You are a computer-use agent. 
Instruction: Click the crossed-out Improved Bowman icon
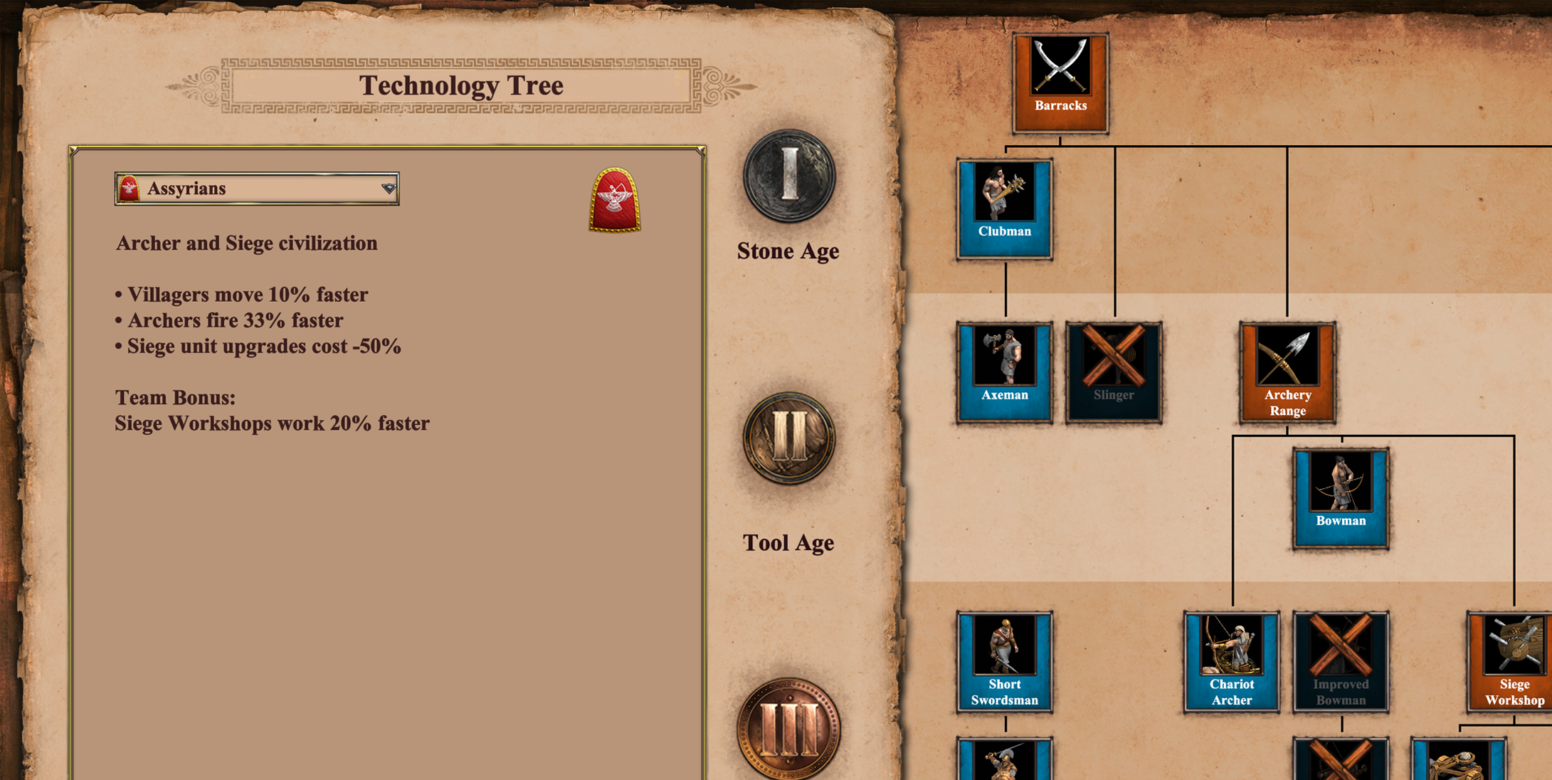point(1340,661)
